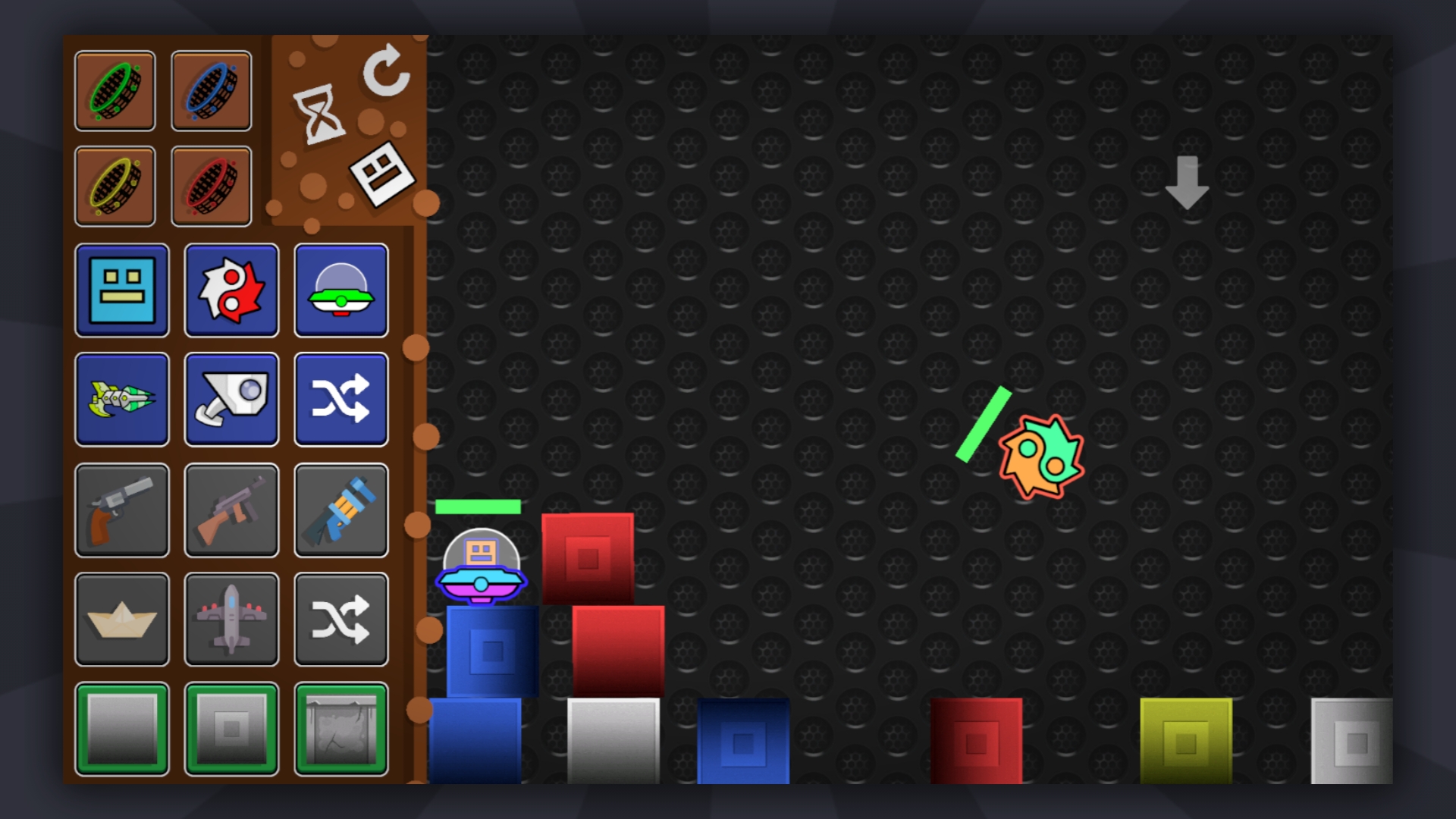This screenshot has width=1456, height=819.
Task: Open the portal door panel
Action: 383,174
